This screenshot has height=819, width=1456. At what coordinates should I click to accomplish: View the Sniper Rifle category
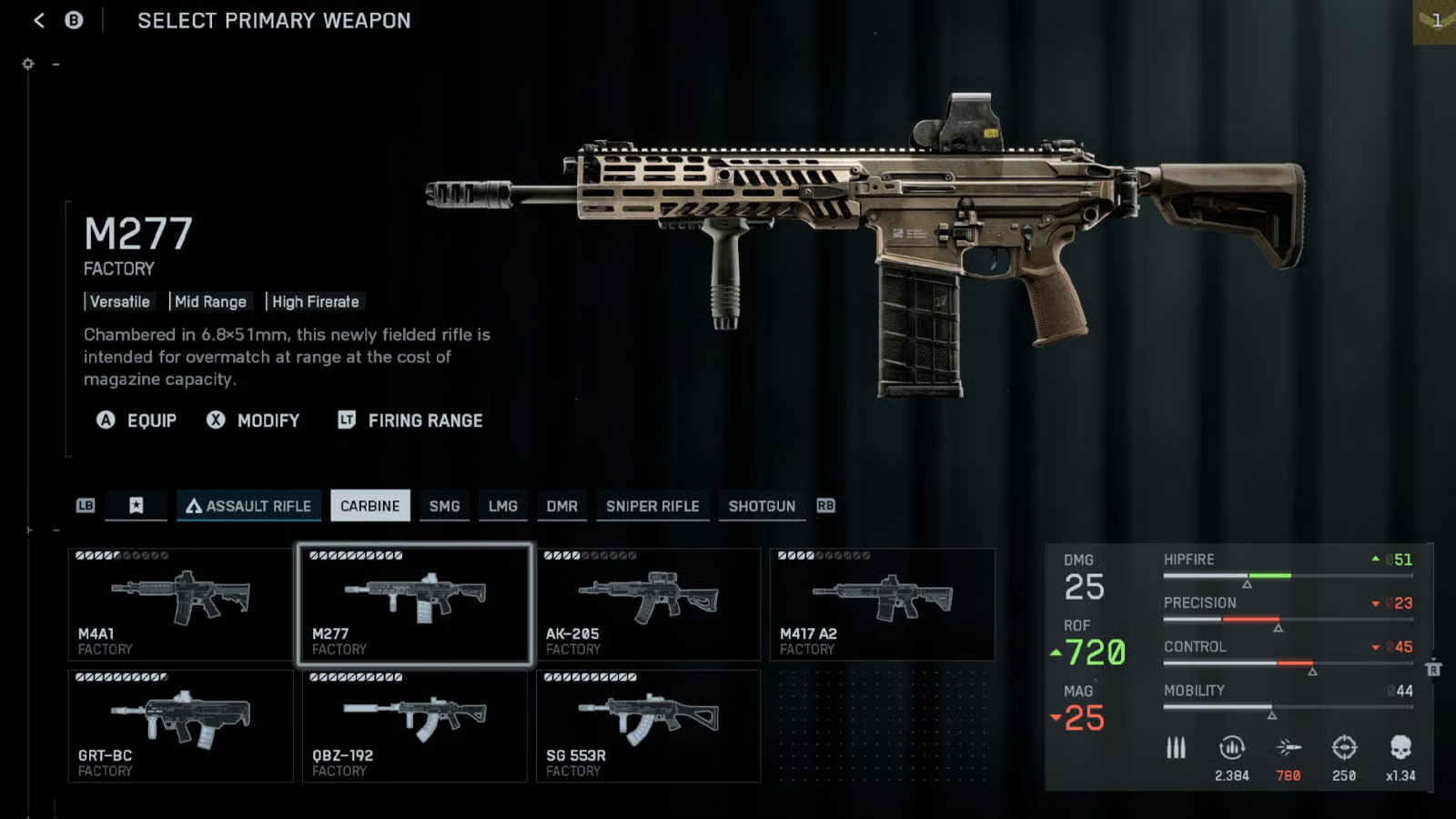pos(652,506)
